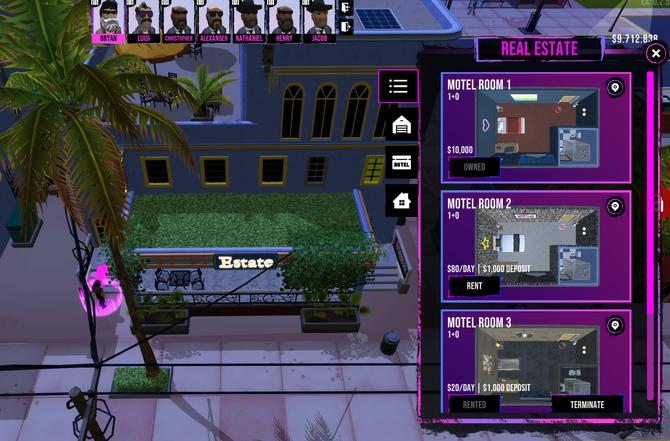Screen dimensions: 670x441
Task: Rent Motel Room 2
Action: tap(474, 286)
